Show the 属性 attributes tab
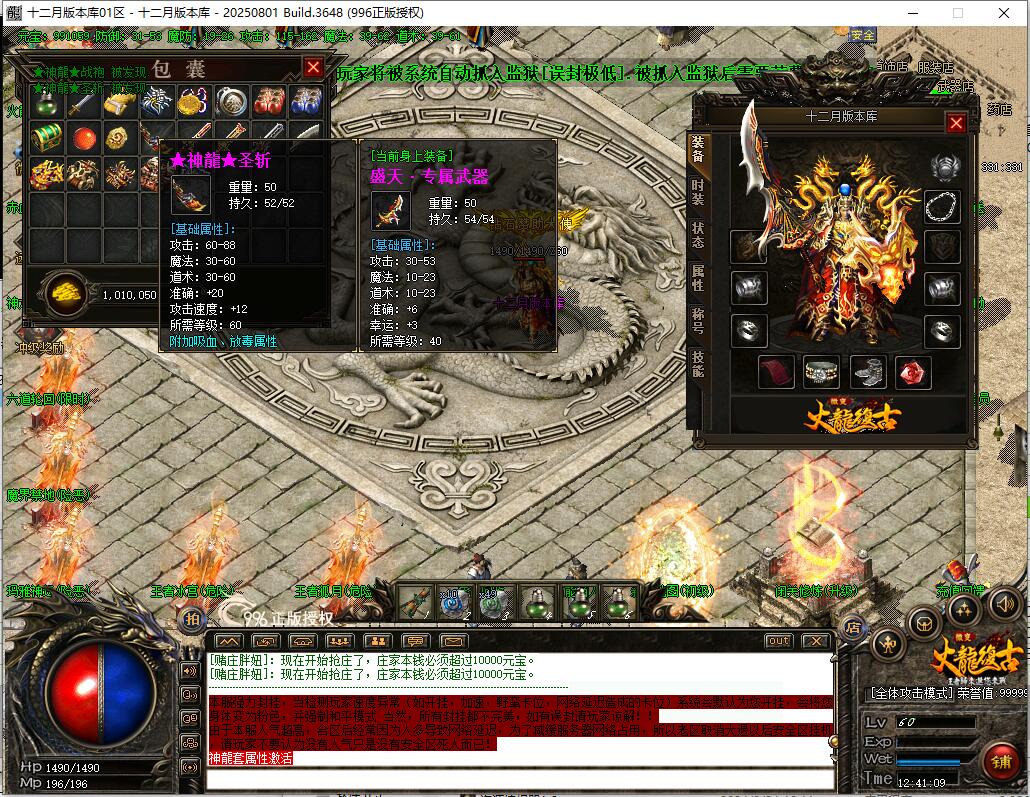Viewport: 1030px width, 797px height. tap(697, 278)
